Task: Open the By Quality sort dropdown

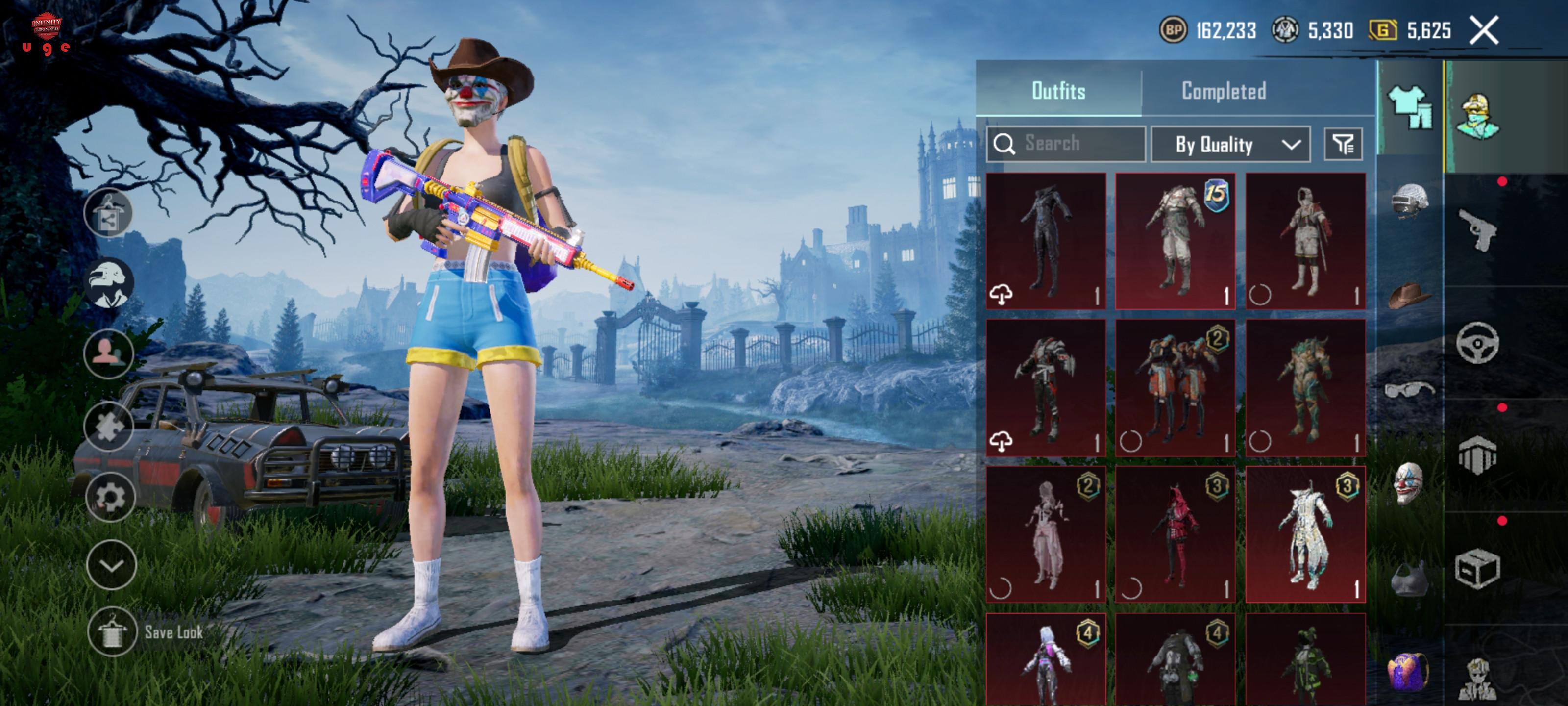Action: click(x=1230, y=144)
